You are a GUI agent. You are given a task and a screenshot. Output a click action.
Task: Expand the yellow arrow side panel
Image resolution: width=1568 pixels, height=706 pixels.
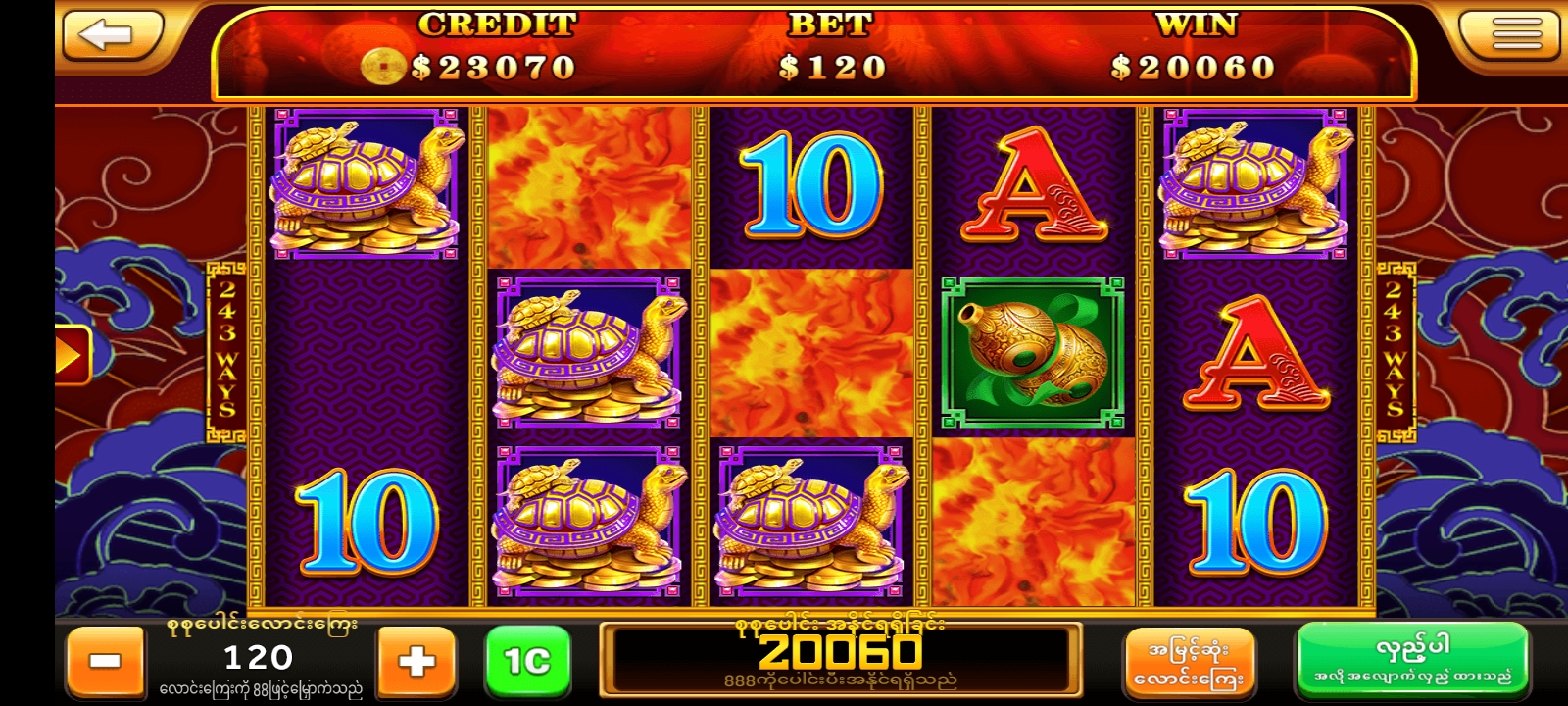72,354
